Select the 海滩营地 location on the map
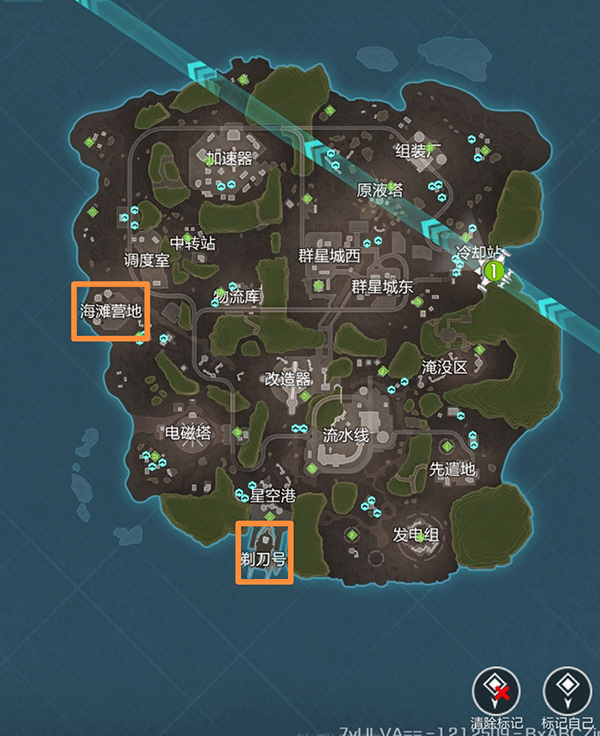Screen dimensions: 600x736 pyautogui.click(x=111, y=311)
